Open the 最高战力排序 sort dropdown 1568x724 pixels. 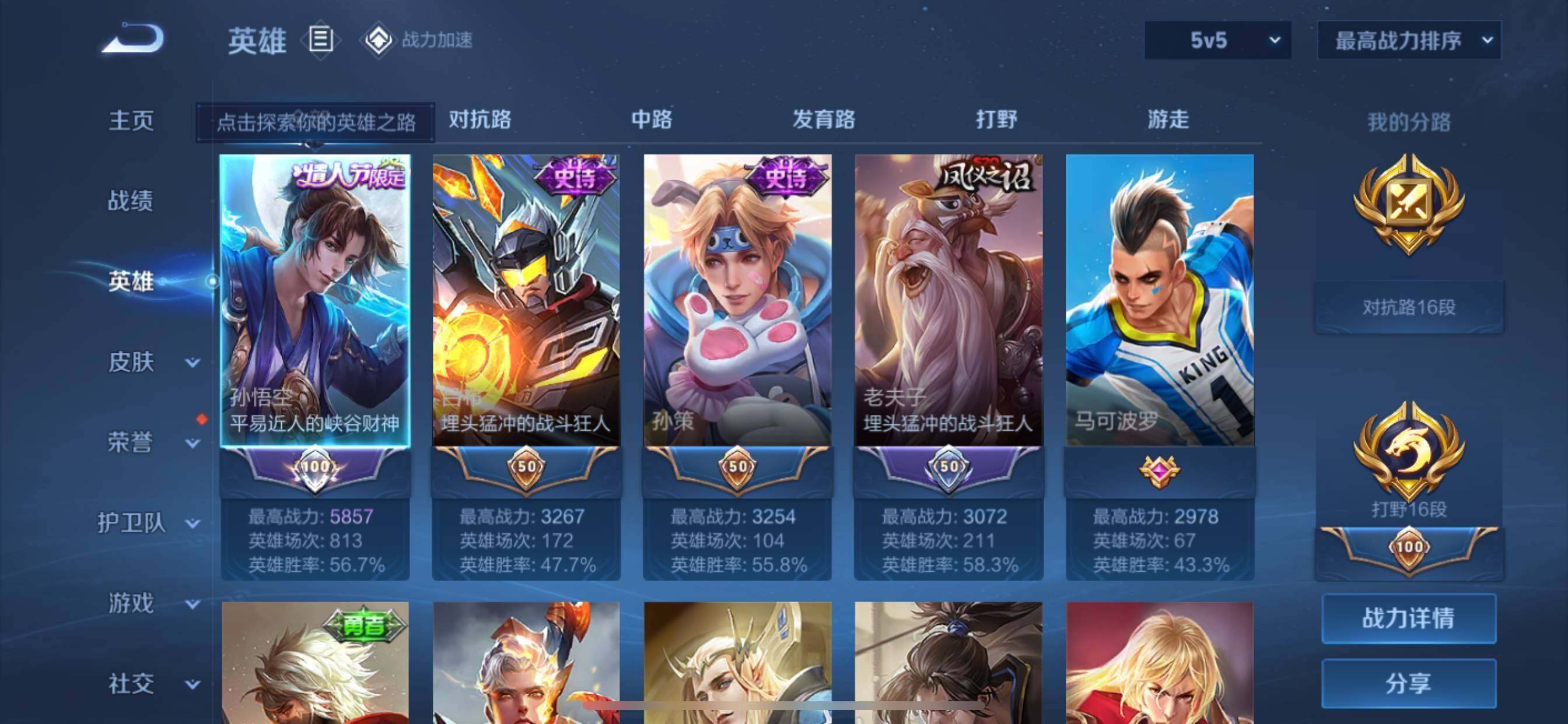(1409, 40)
